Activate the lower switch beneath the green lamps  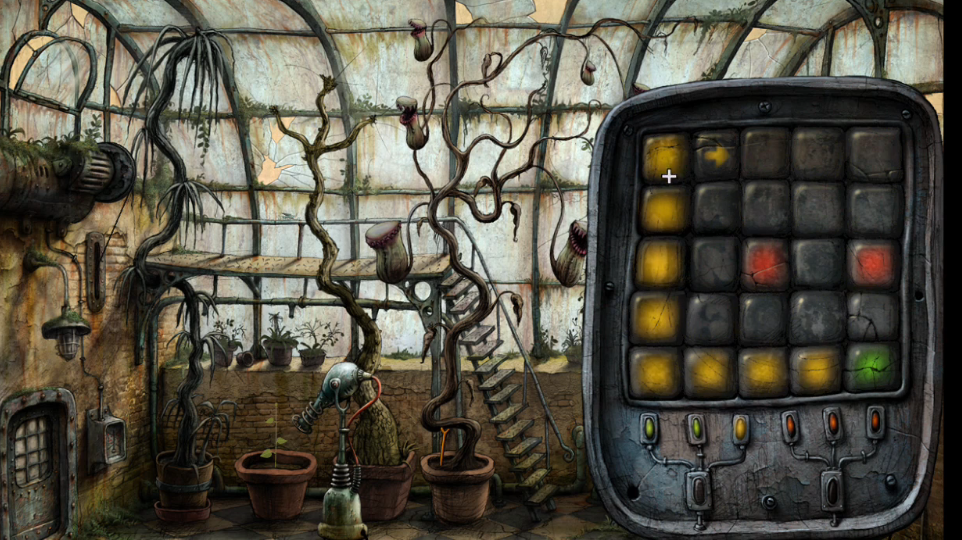(x=697, y=490)
